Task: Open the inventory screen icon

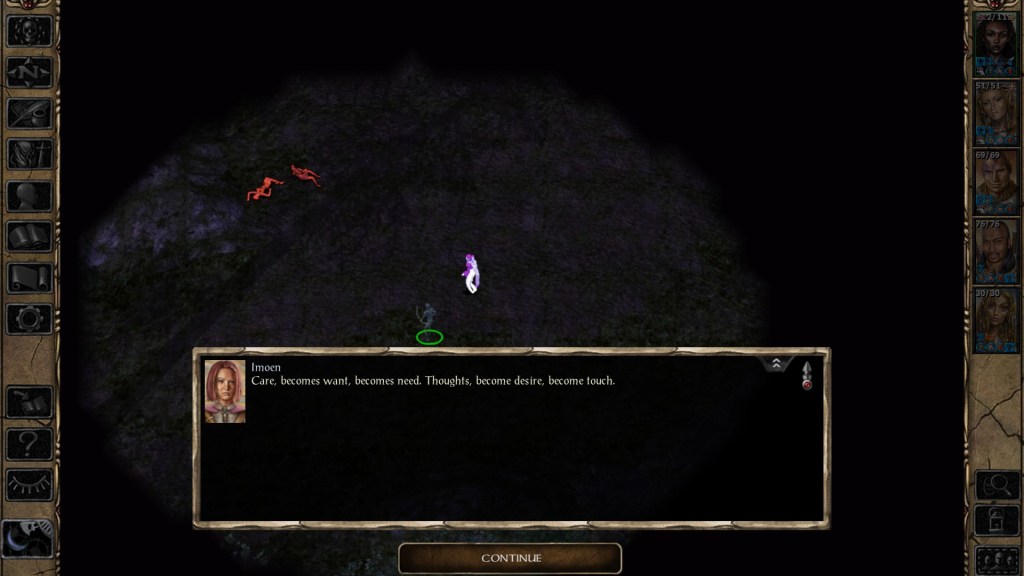Action: (x=29, y=154)
